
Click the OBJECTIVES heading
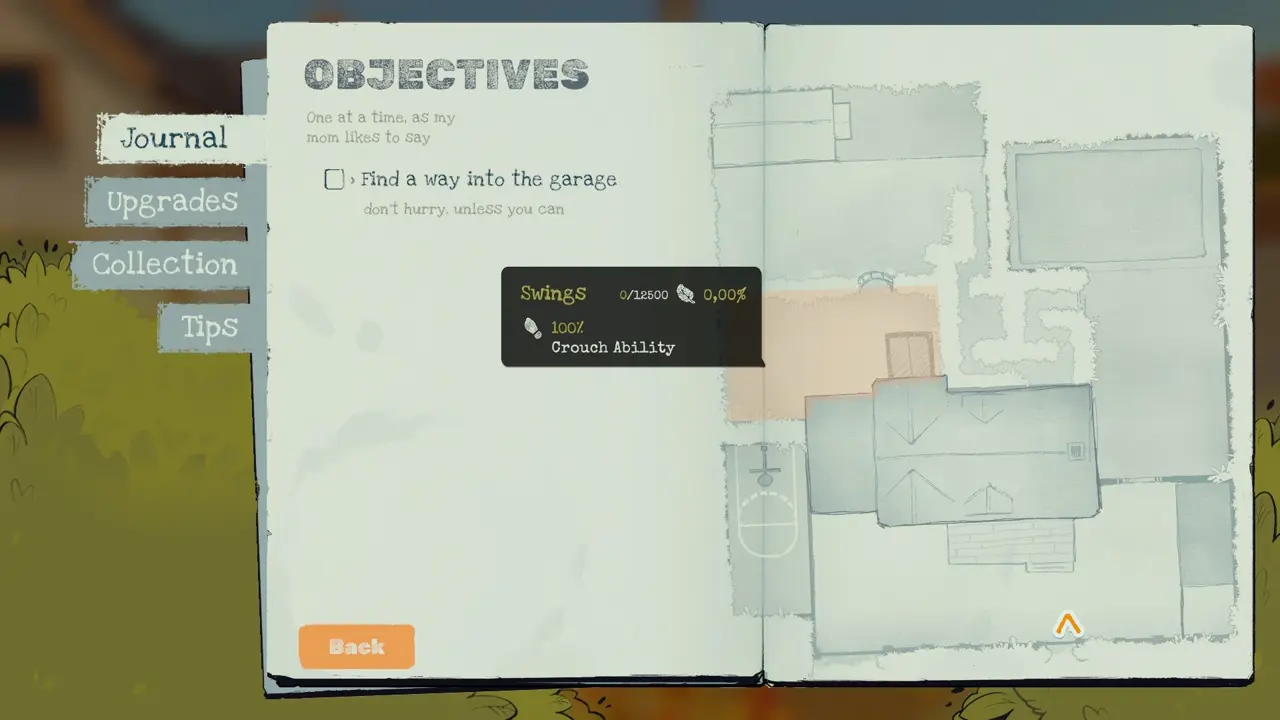[446, 74]
